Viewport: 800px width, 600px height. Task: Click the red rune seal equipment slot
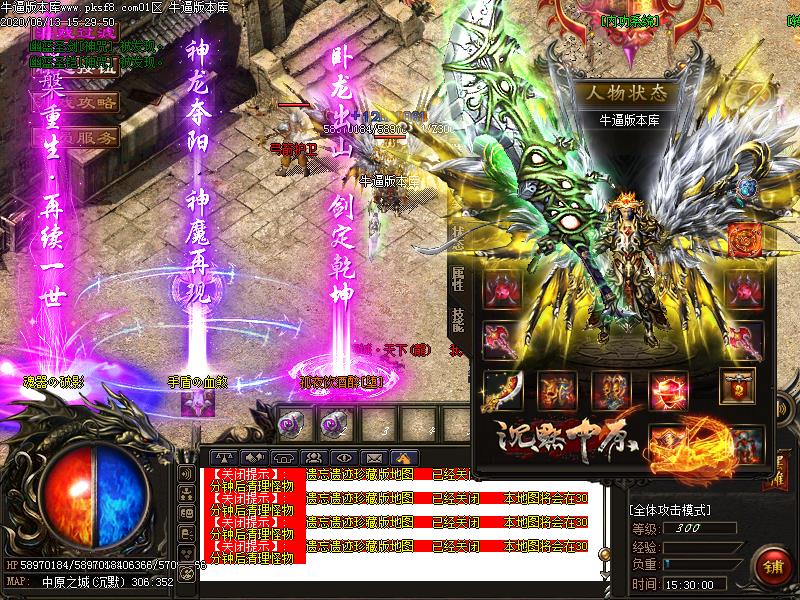746,240
